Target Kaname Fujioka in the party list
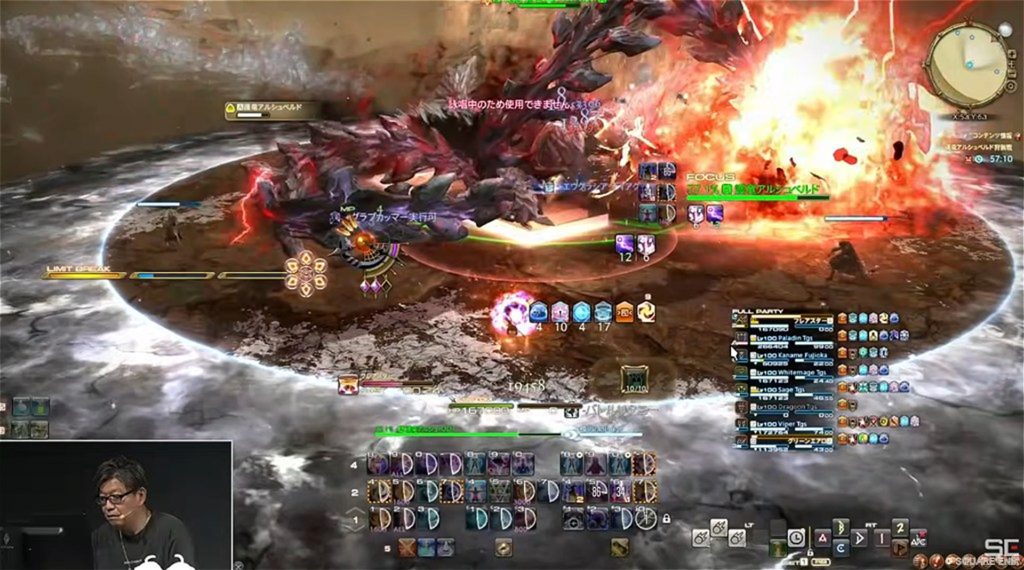This screenshot has height=570, width=1024. [788, 355]
